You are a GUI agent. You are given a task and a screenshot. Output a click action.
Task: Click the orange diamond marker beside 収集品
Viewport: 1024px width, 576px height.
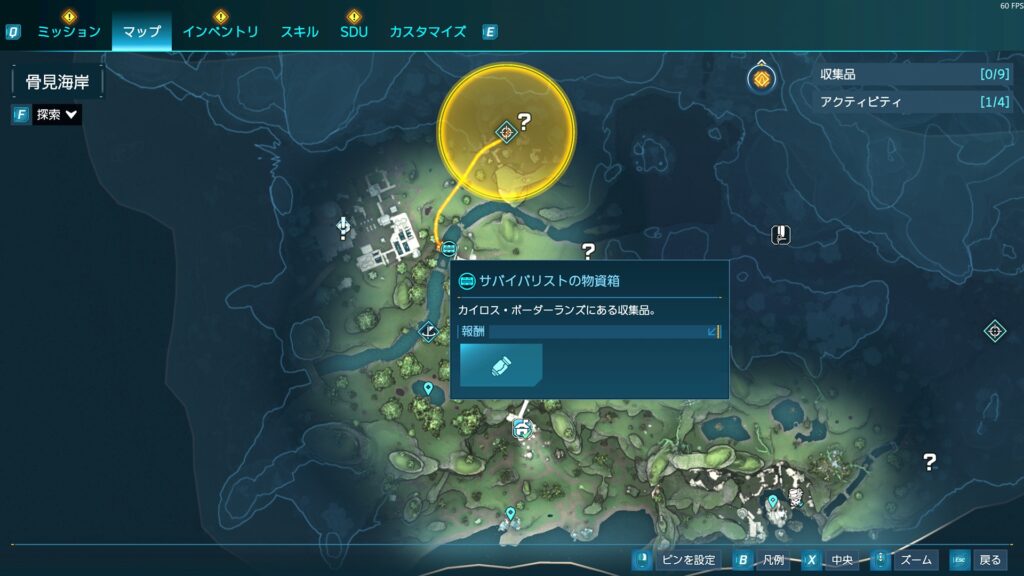pyautogui.click(x=762, y=77)
